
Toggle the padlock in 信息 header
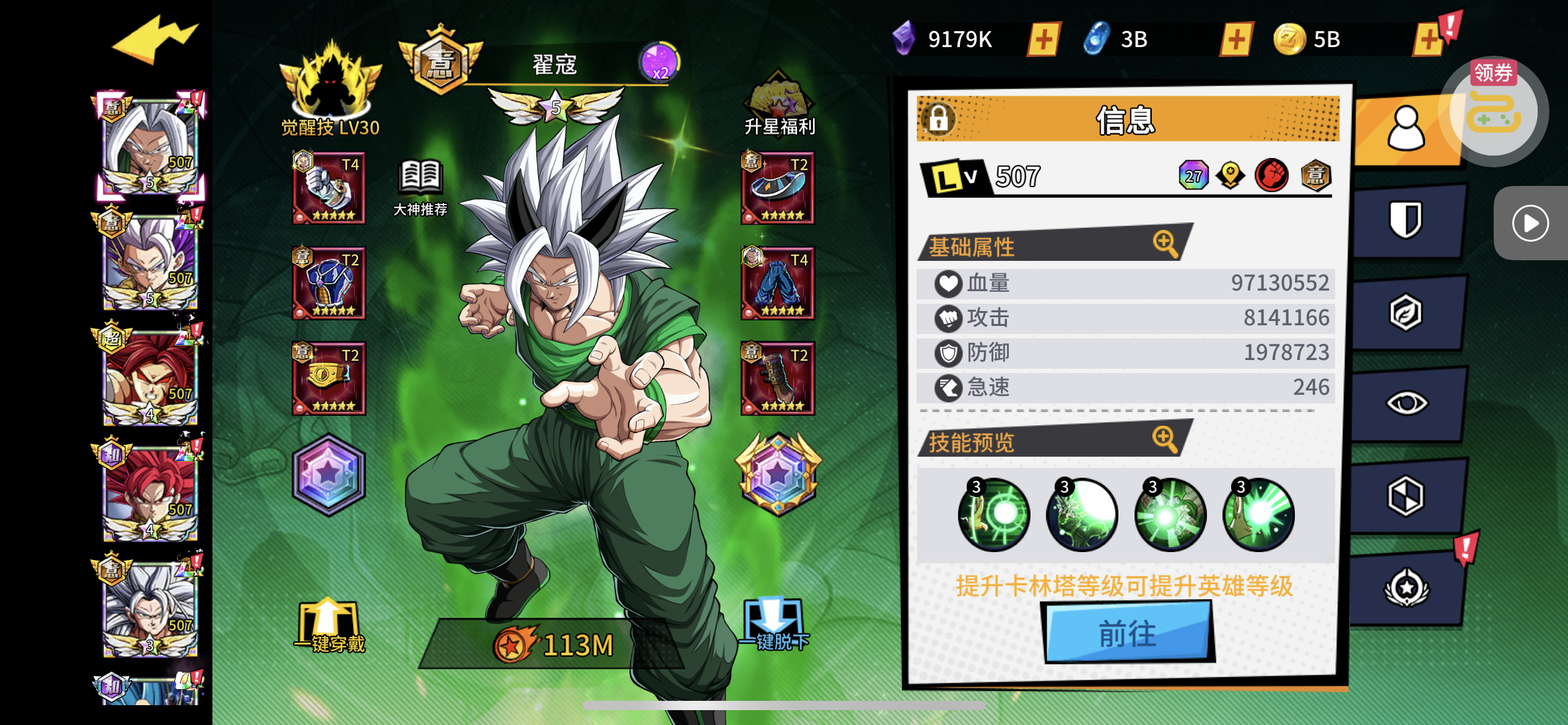point(939,118)
